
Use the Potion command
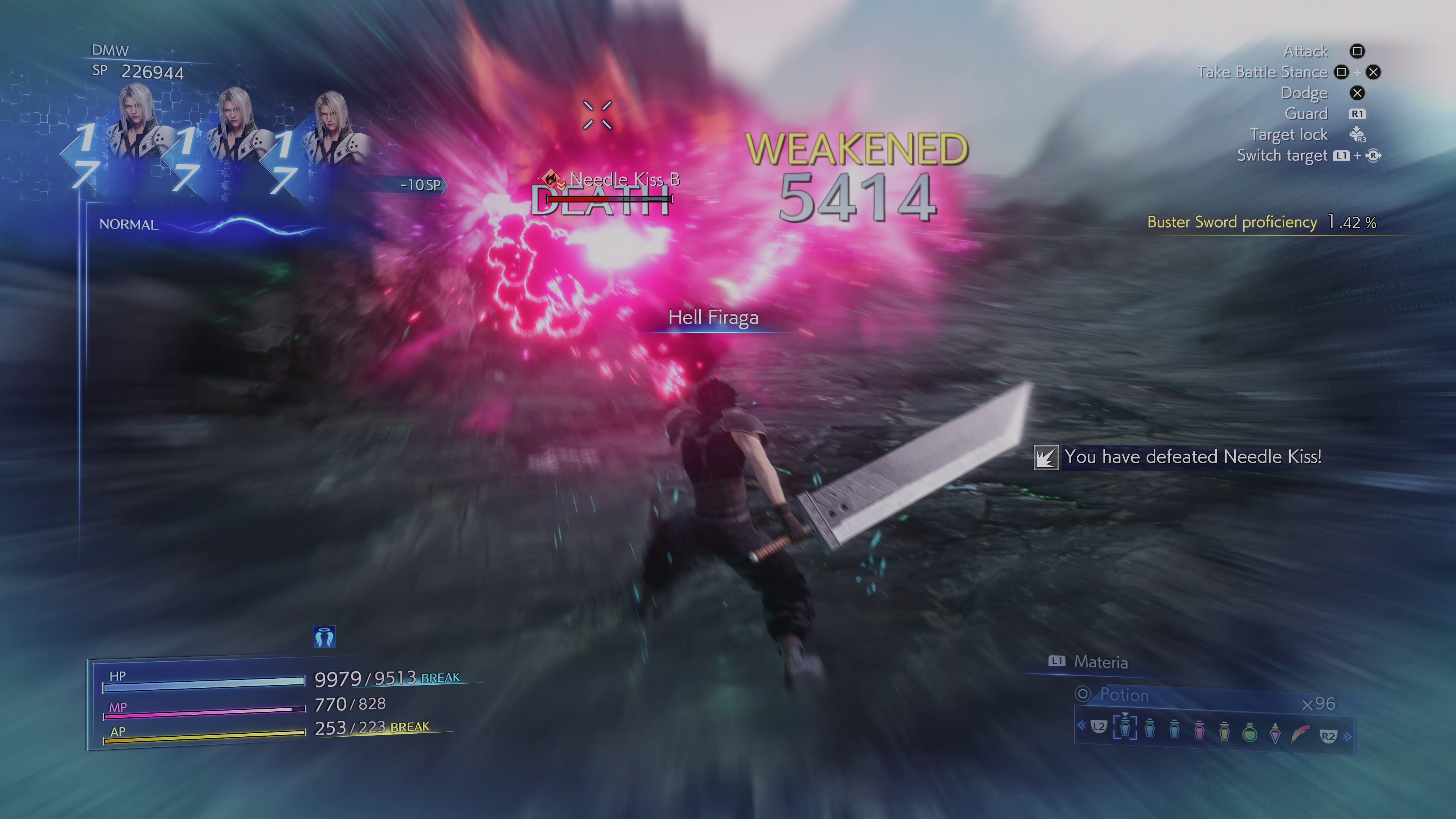(1123, 695)
